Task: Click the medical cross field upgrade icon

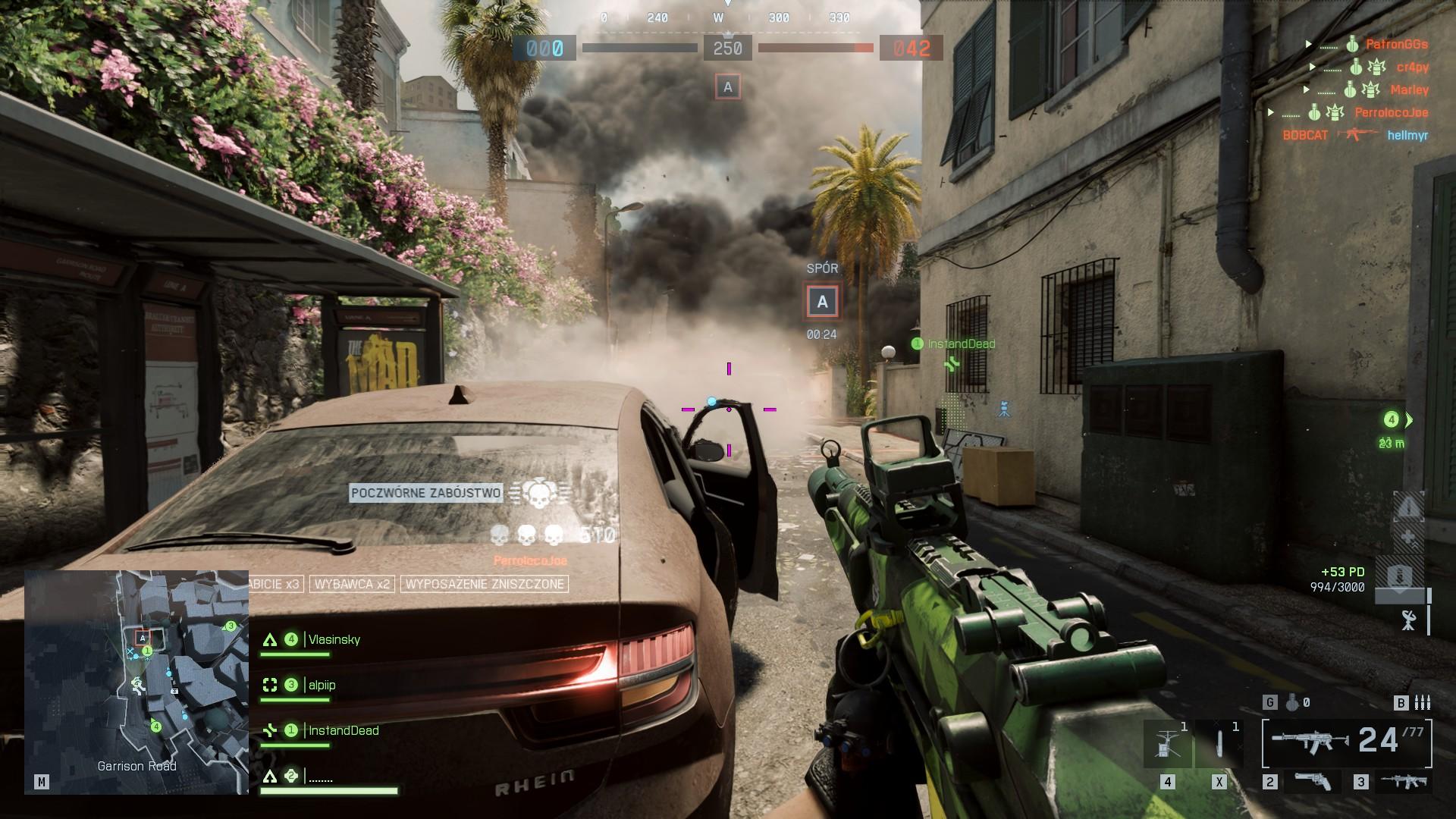Action: pyautogui.click(x=1409, y=538)
